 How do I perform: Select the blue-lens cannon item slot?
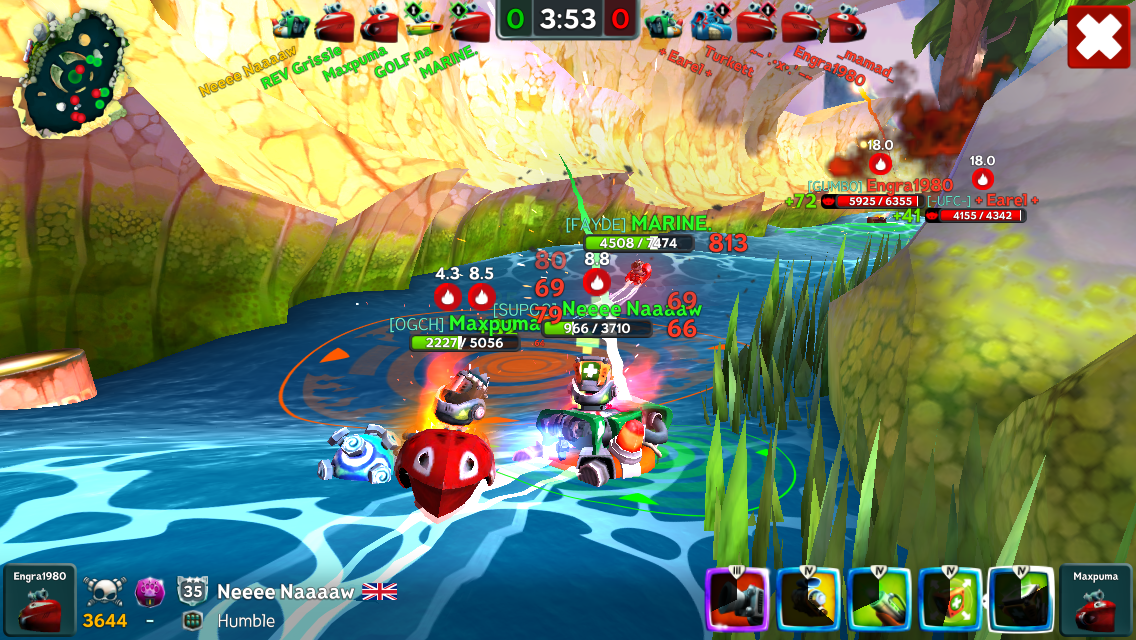tap(808, 599)
